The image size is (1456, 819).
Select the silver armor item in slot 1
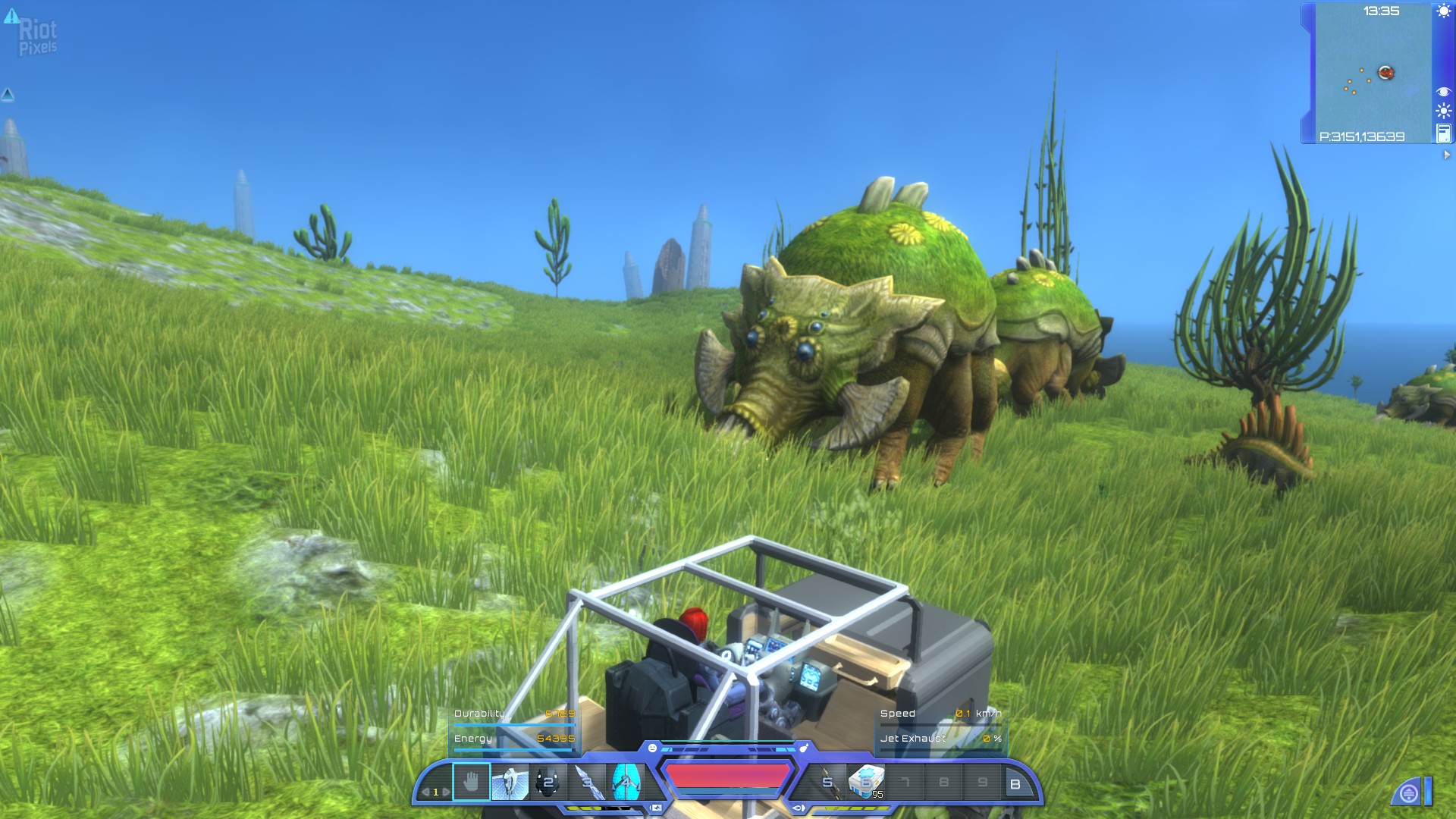510,782
